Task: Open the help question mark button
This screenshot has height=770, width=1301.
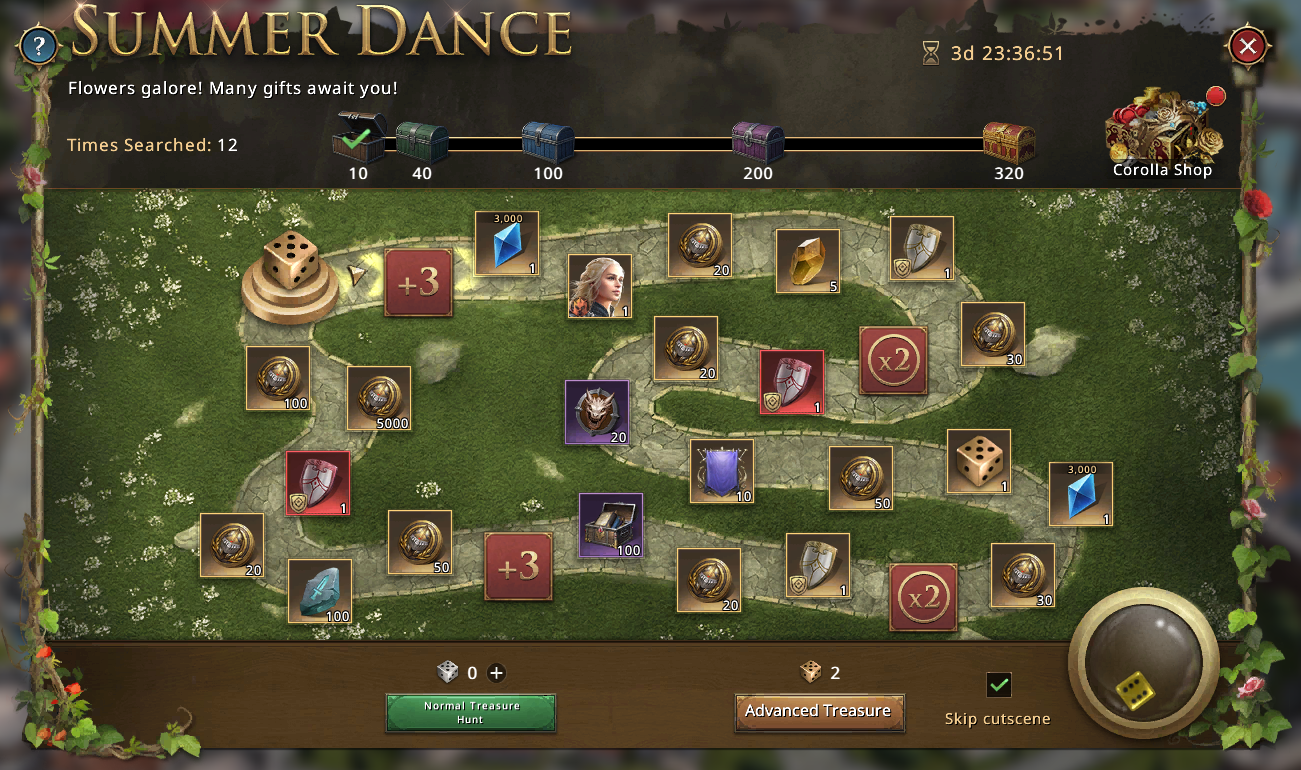Action: (39, 46)
